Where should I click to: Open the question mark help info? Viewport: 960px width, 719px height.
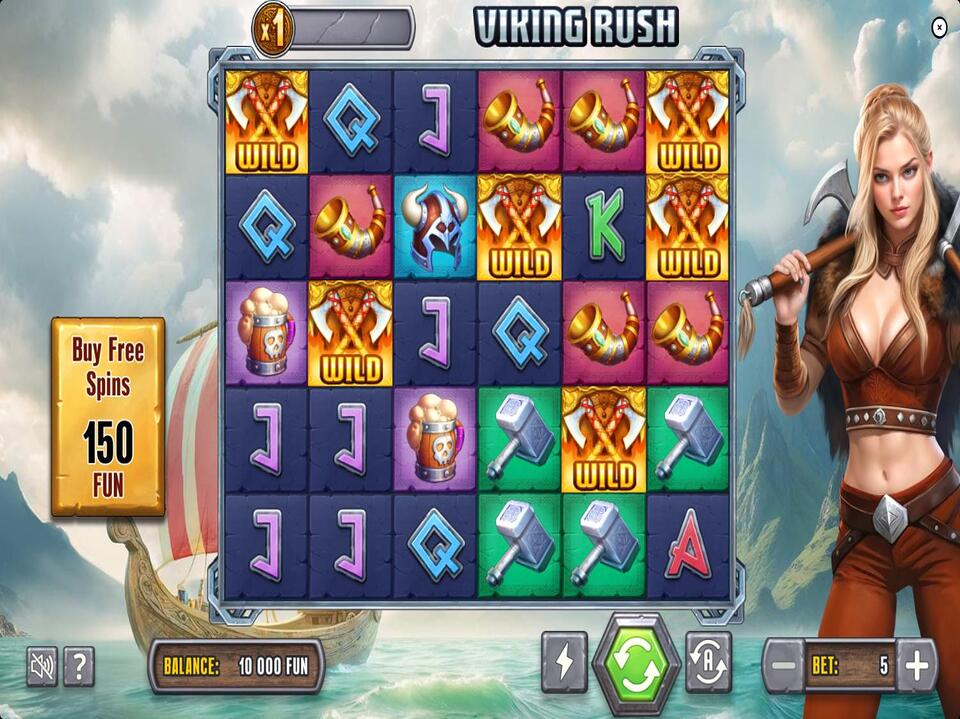tap(79, 666)
